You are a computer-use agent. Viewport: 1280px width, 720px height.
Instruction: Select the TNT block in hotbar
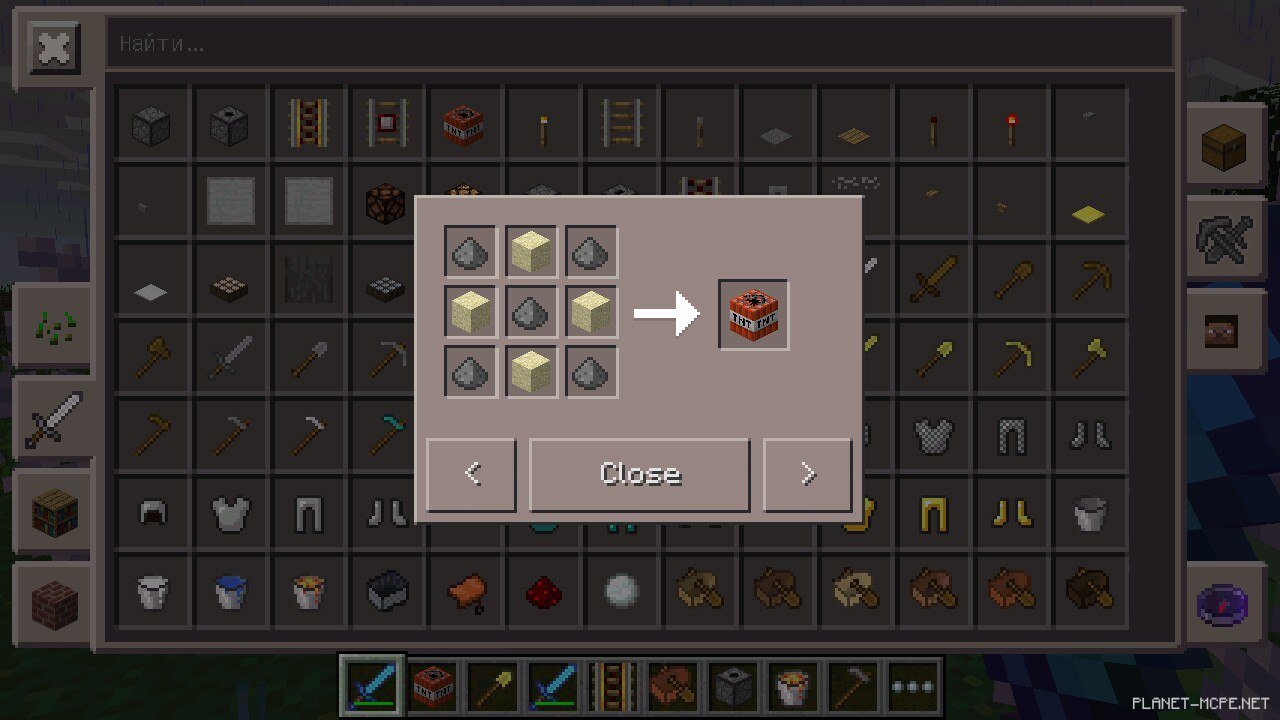coord(433,685)
